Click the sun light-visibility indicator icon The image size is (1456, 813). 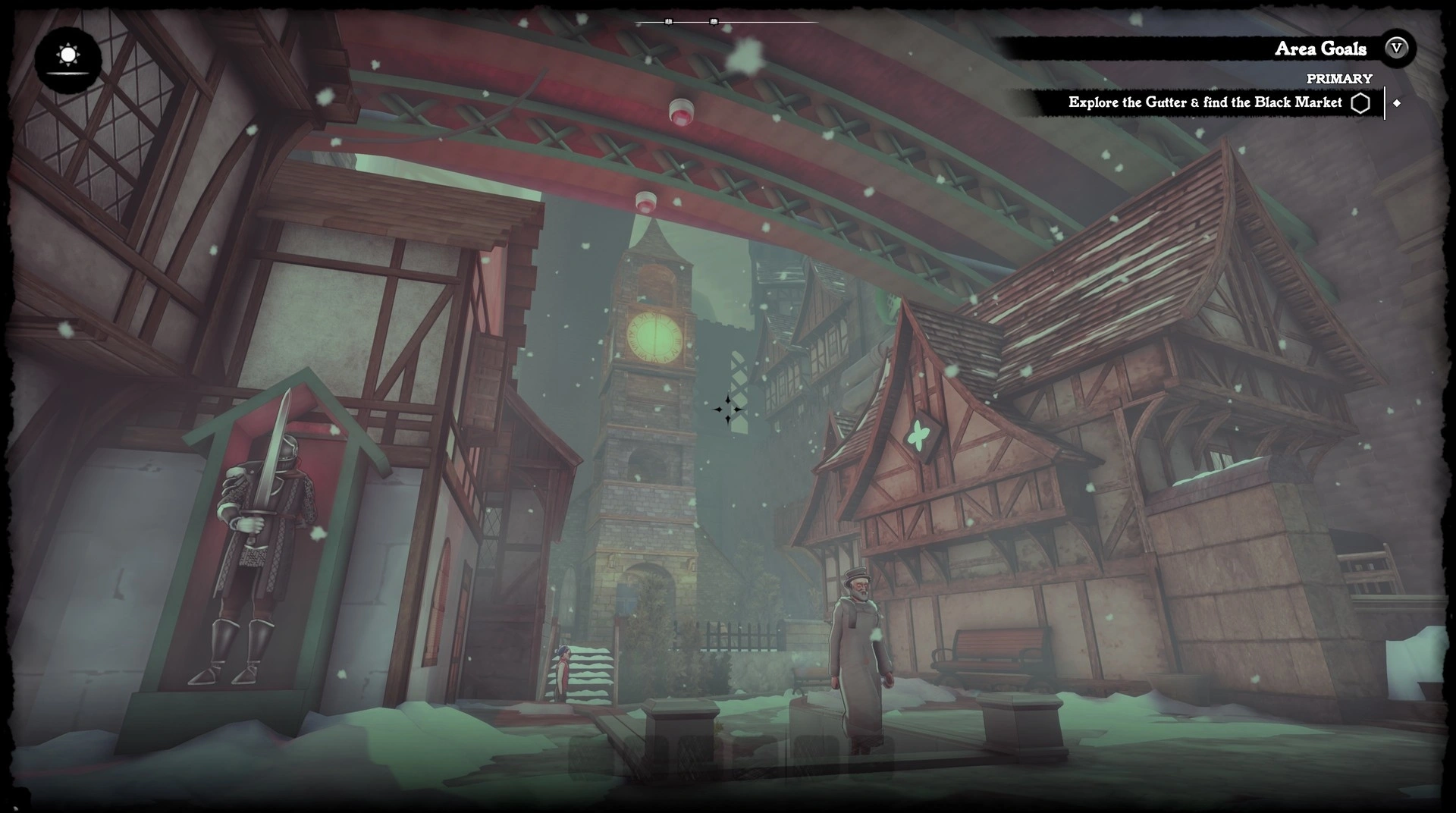[x=68, y=56]
